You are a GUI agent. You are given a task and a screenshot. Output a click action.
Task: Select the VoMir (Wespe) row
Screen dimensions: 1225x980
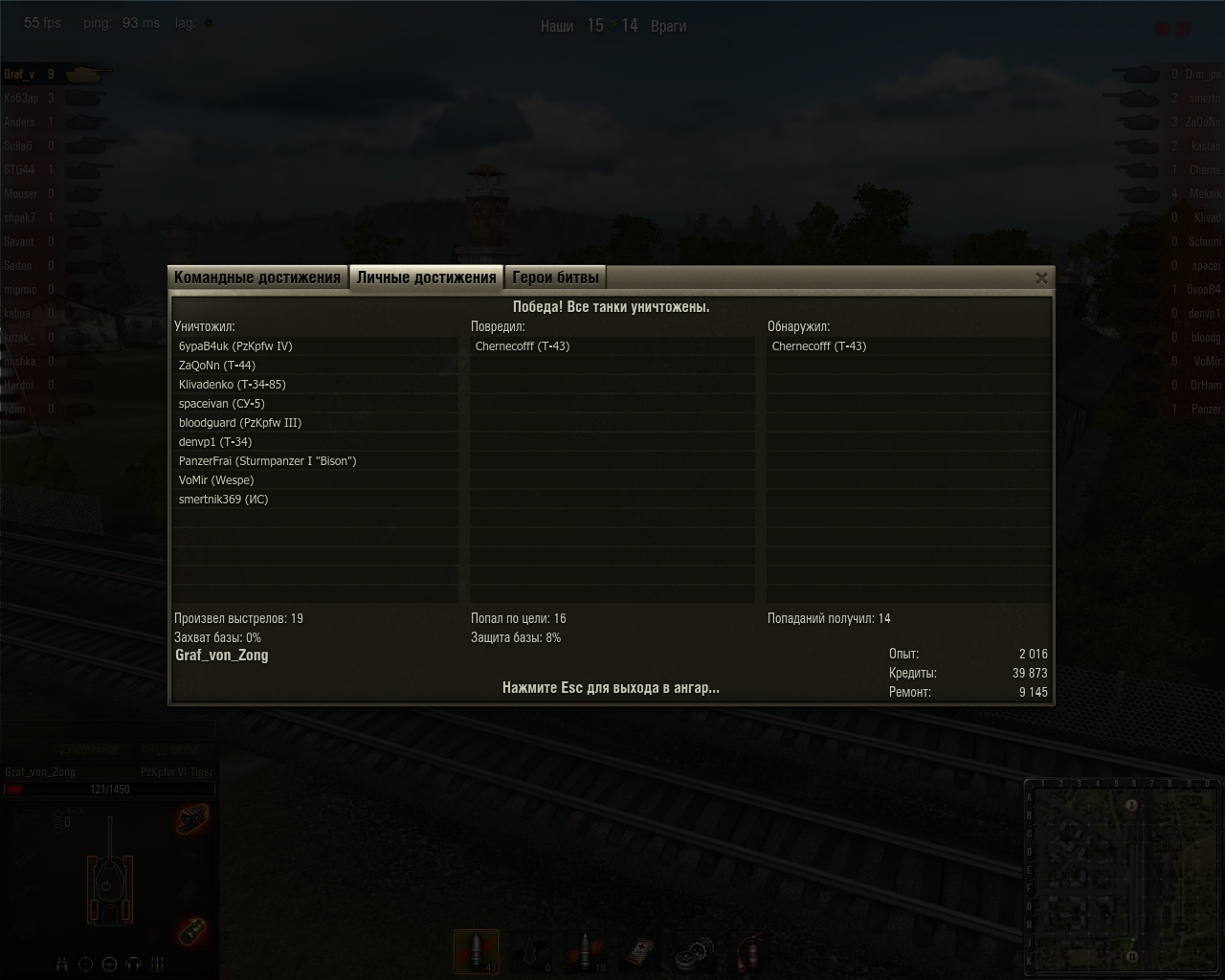[x=216, y=480]
